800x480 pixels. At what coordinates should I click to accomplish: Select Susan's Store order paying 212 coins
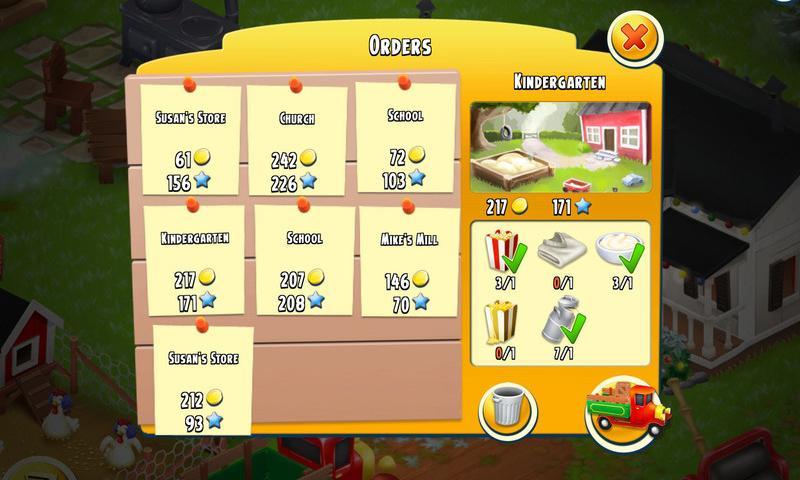click(x=203, y=378)
